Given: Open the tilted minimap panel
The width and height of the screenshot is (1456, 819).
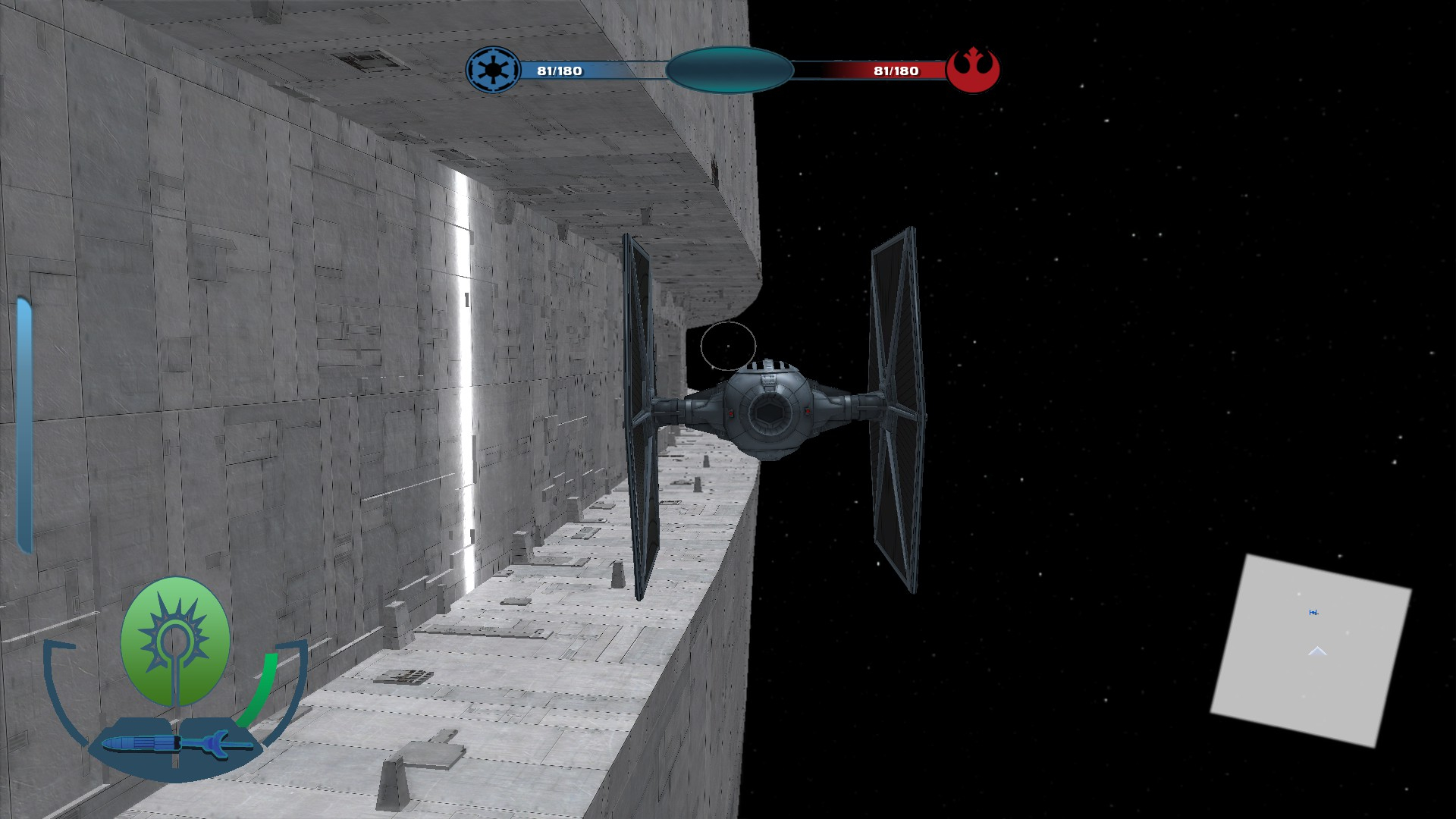Looking at the screenshot, I should [x=1311, y=650].
